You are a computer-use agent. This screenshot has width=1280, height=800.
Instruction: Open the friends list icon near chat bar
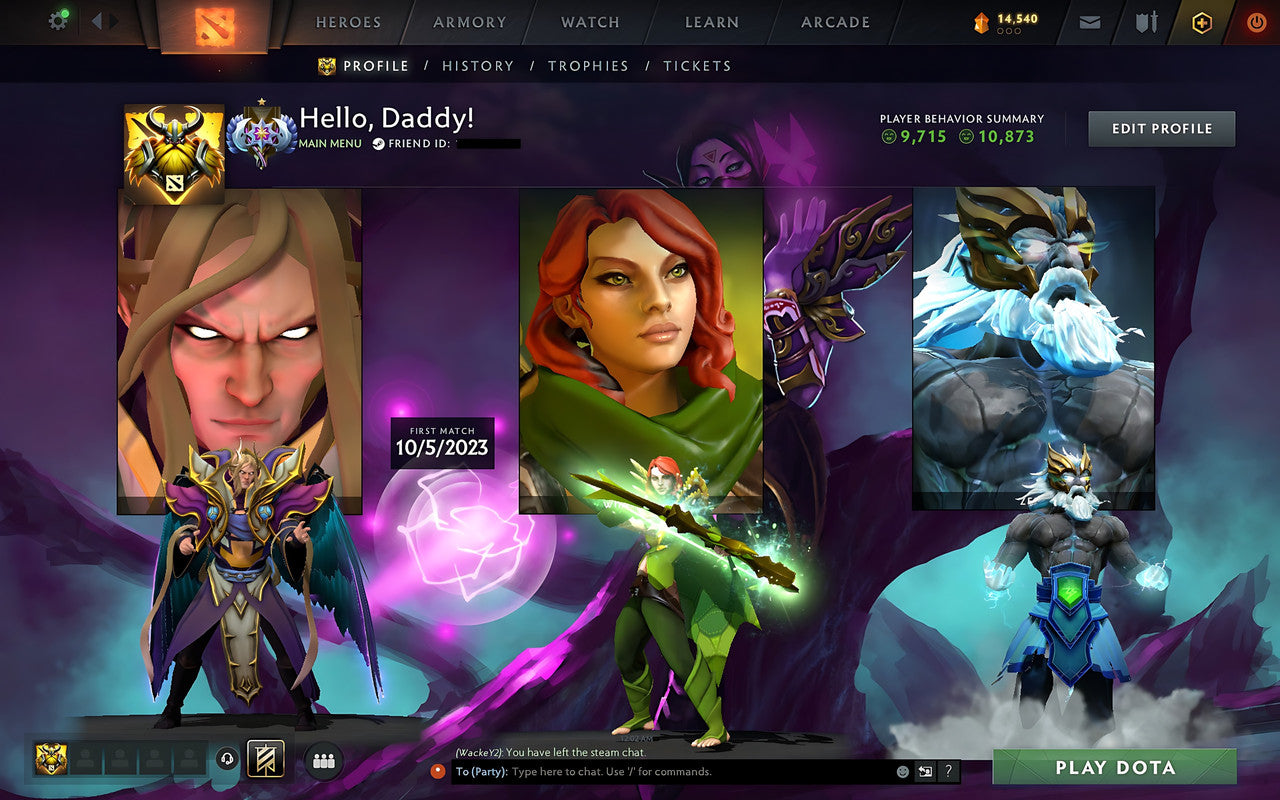(x=325, y=760)
